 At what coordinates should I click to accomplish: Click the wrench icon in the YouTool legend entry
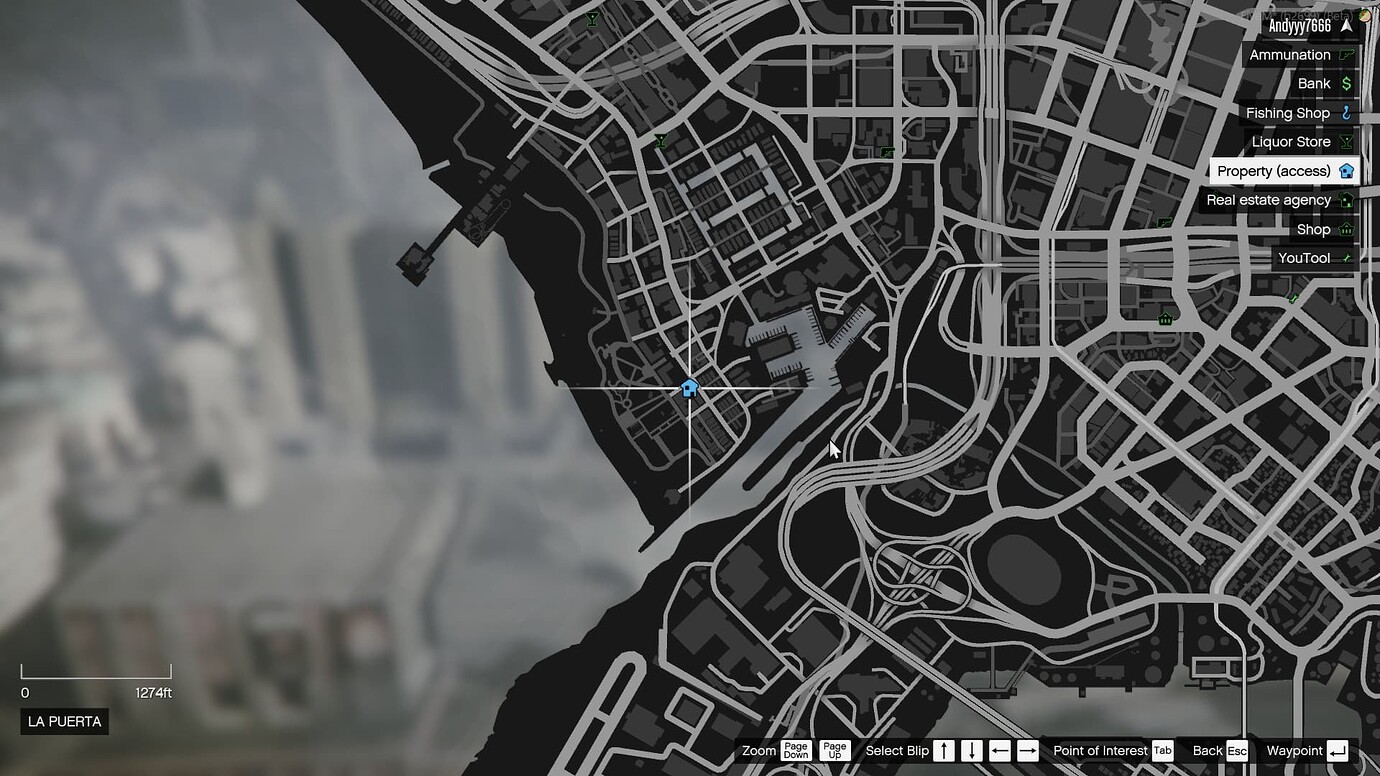[x=1347, y=258]
